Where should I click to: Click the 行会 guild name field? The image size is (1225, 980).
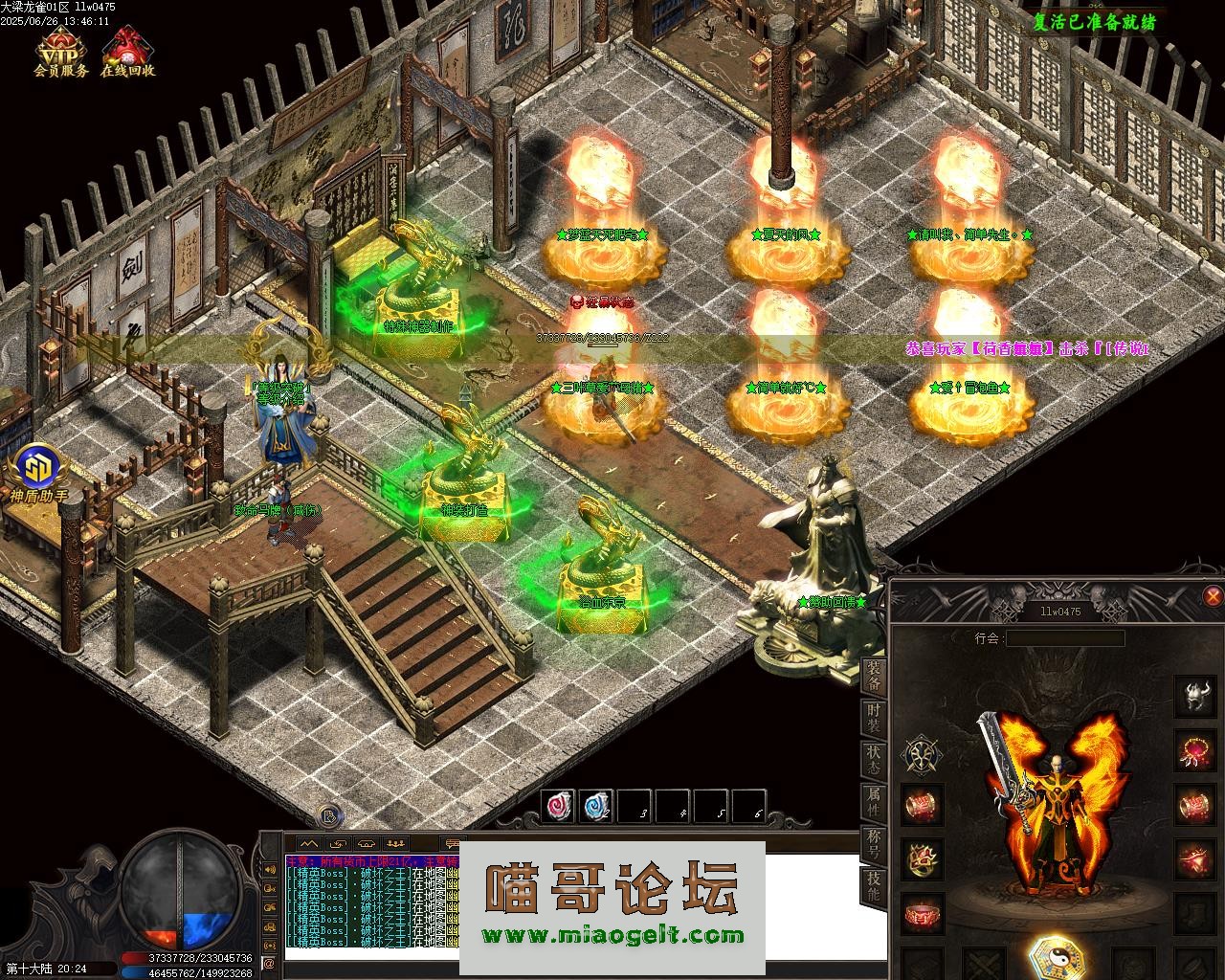(1064, 638)
